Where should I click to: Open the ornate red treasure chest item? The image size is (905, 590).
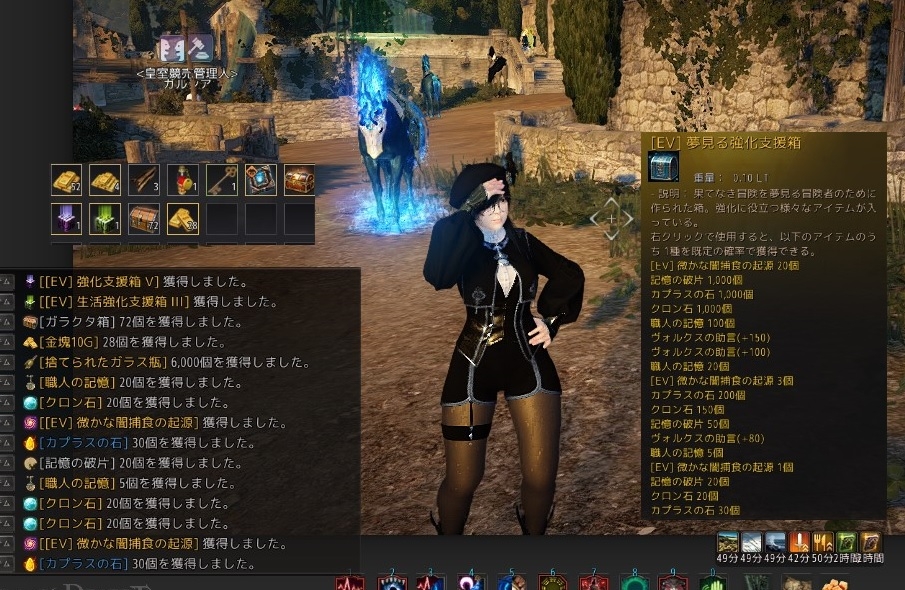pyautogui.click(x=299, y=180)
